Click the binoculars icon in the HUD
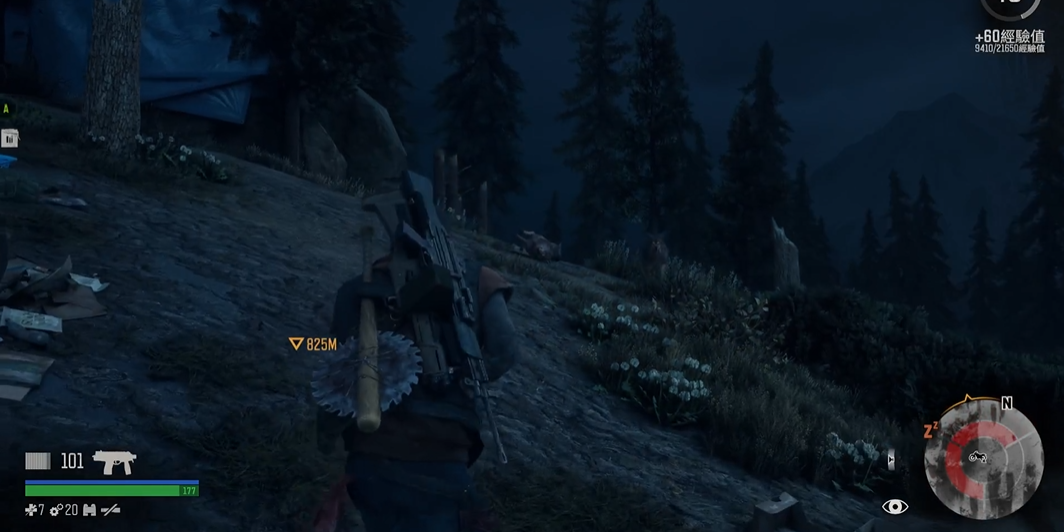Screen dimensions: 1064x532 pyautogui.click(x=89, y=510)
